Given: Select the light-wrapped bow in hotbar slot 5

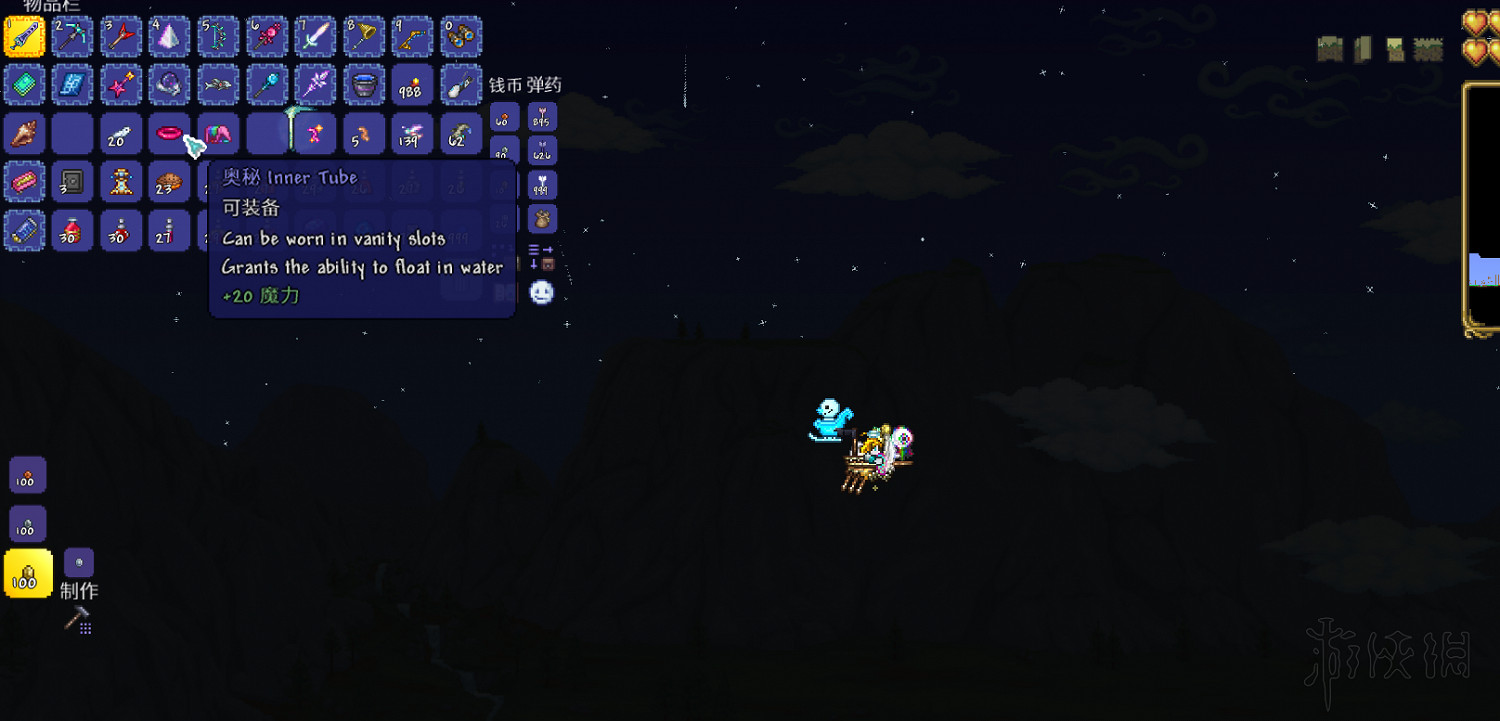Looking at the screenshot, I should [217, 36].
